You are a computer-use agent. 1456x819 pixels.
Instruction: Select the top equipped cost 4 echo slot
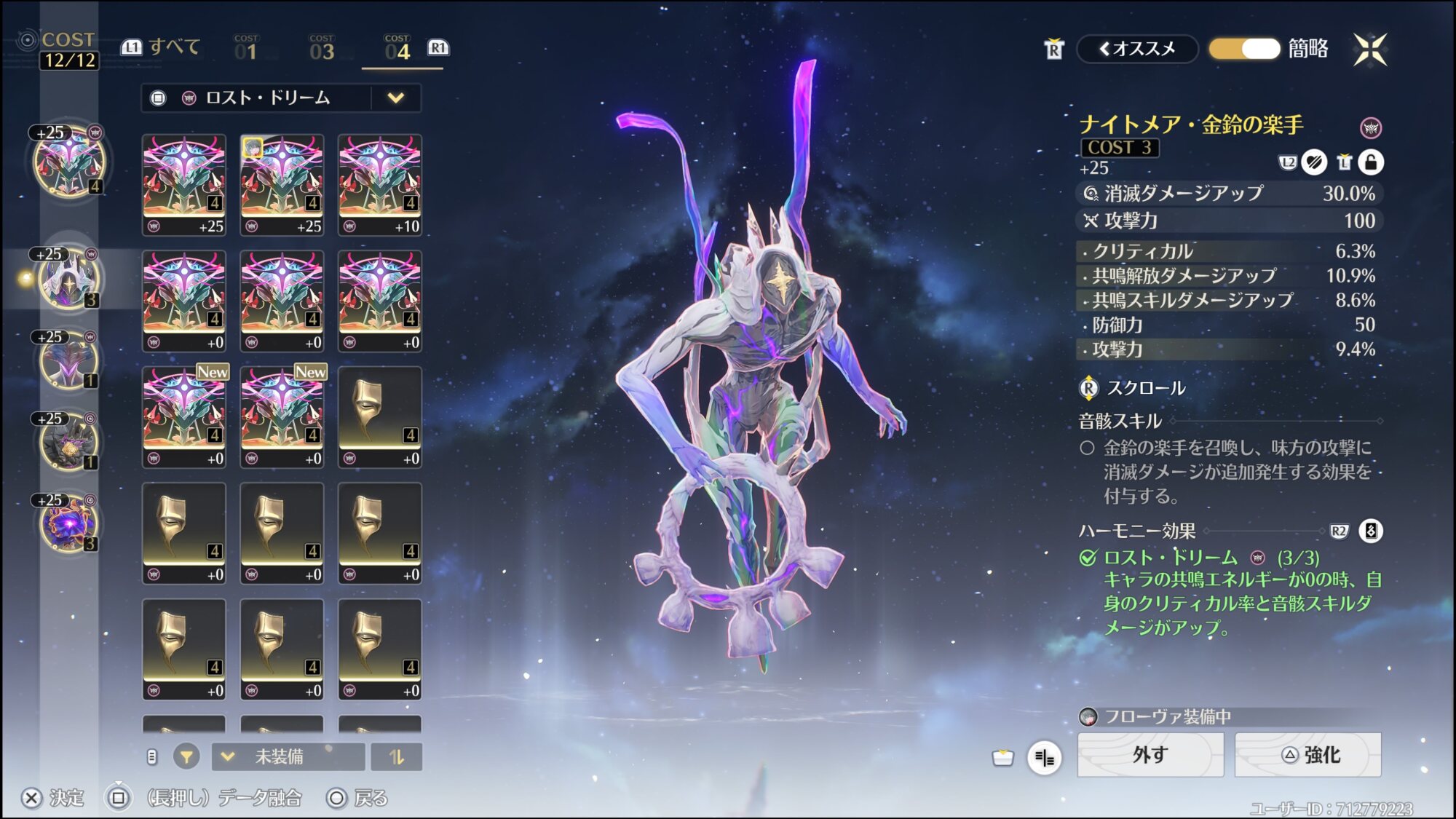point(69,162)
